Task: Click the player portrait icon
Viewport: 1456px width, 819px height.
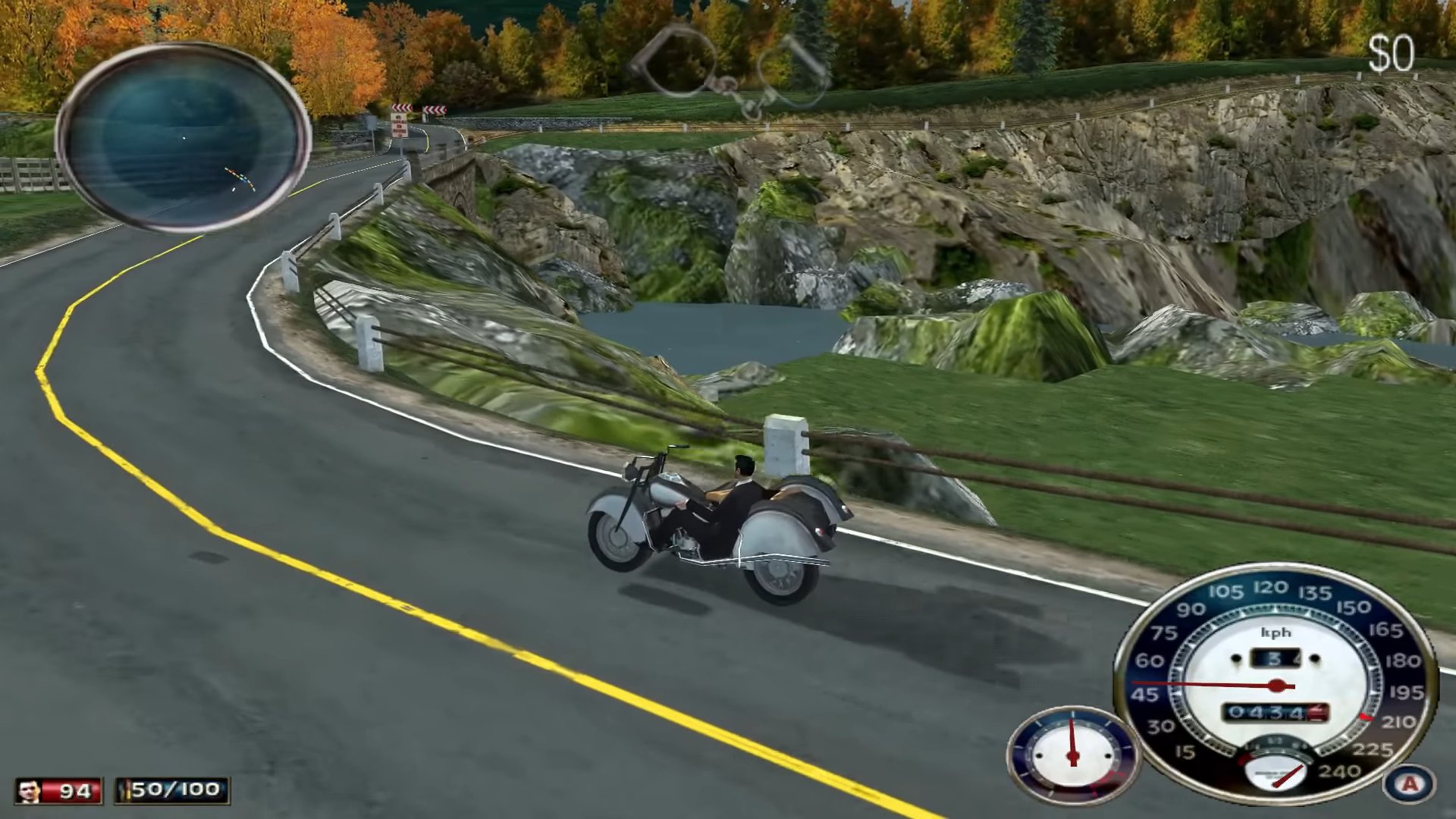Action: click(30, 791)
